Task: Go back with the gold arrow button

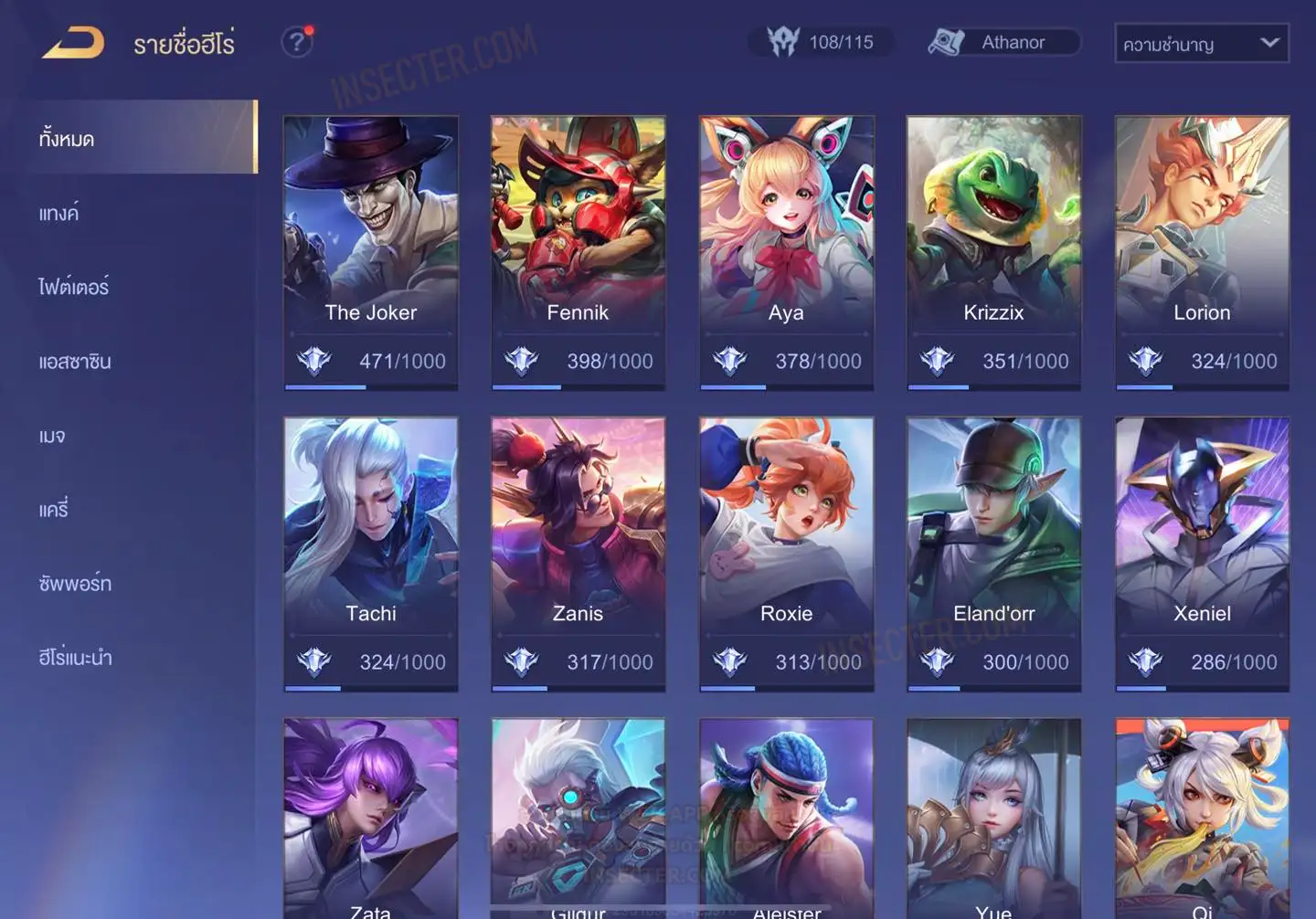Action: click(x=73, y=43)
